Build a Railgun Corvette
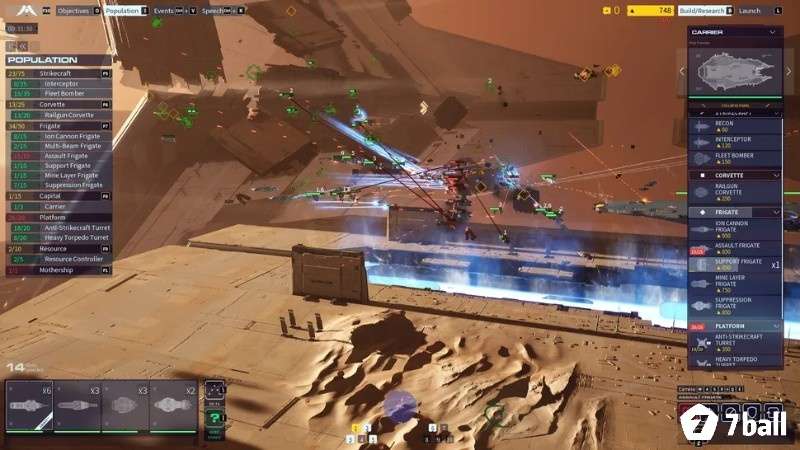This screenshot has height=450, width=800. [734, 191]
